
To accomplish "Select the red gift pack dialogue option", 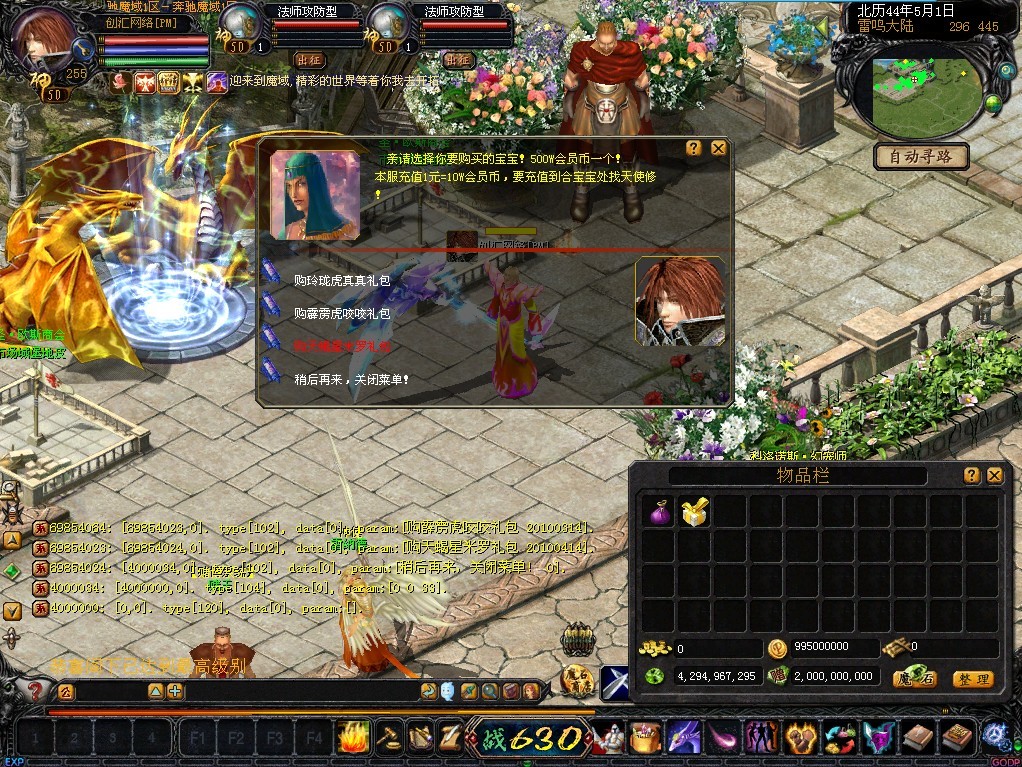I will [342, 346].
